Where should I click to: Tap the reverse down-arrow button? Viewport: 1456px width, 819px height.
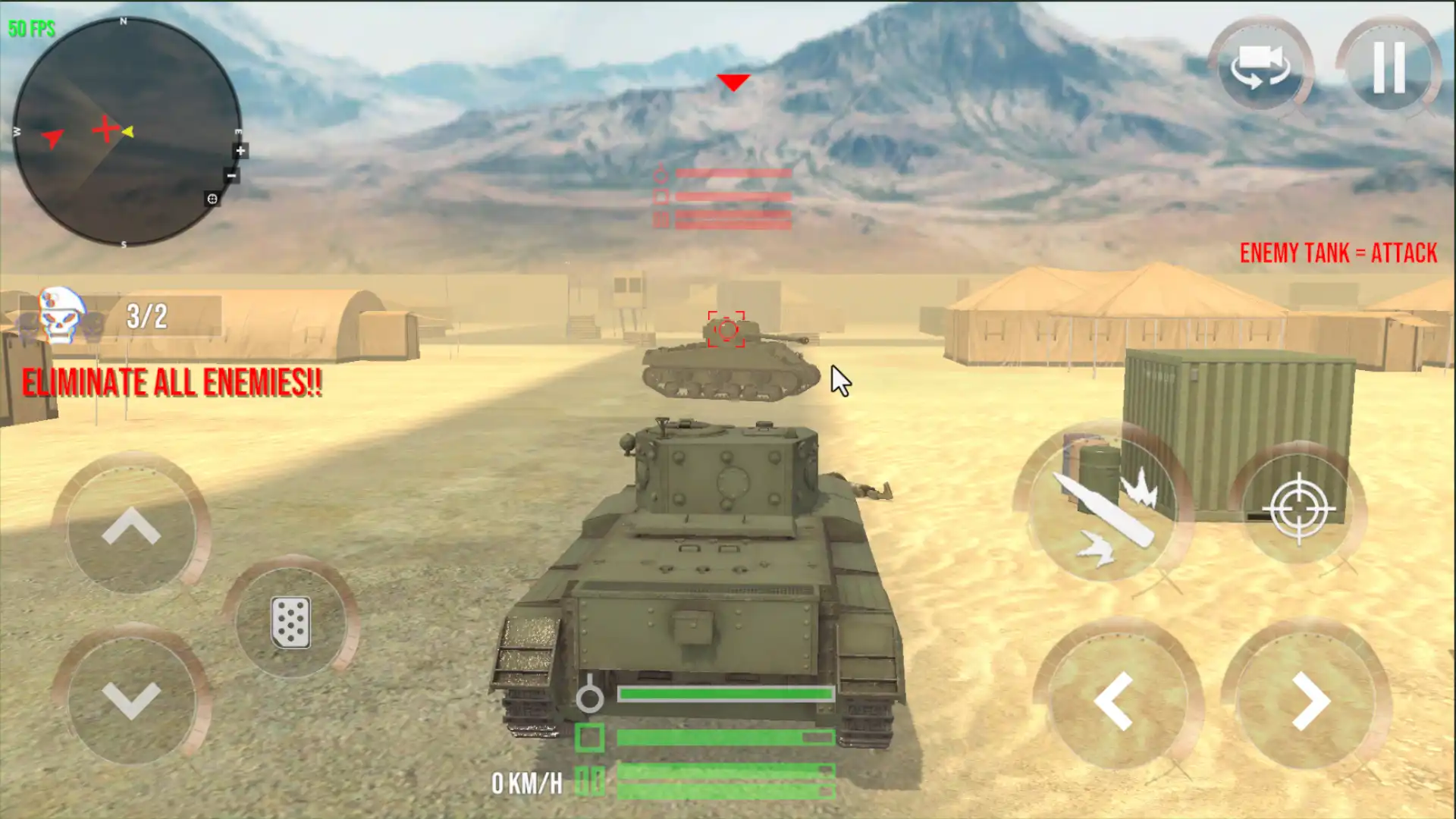coord(131,698)
